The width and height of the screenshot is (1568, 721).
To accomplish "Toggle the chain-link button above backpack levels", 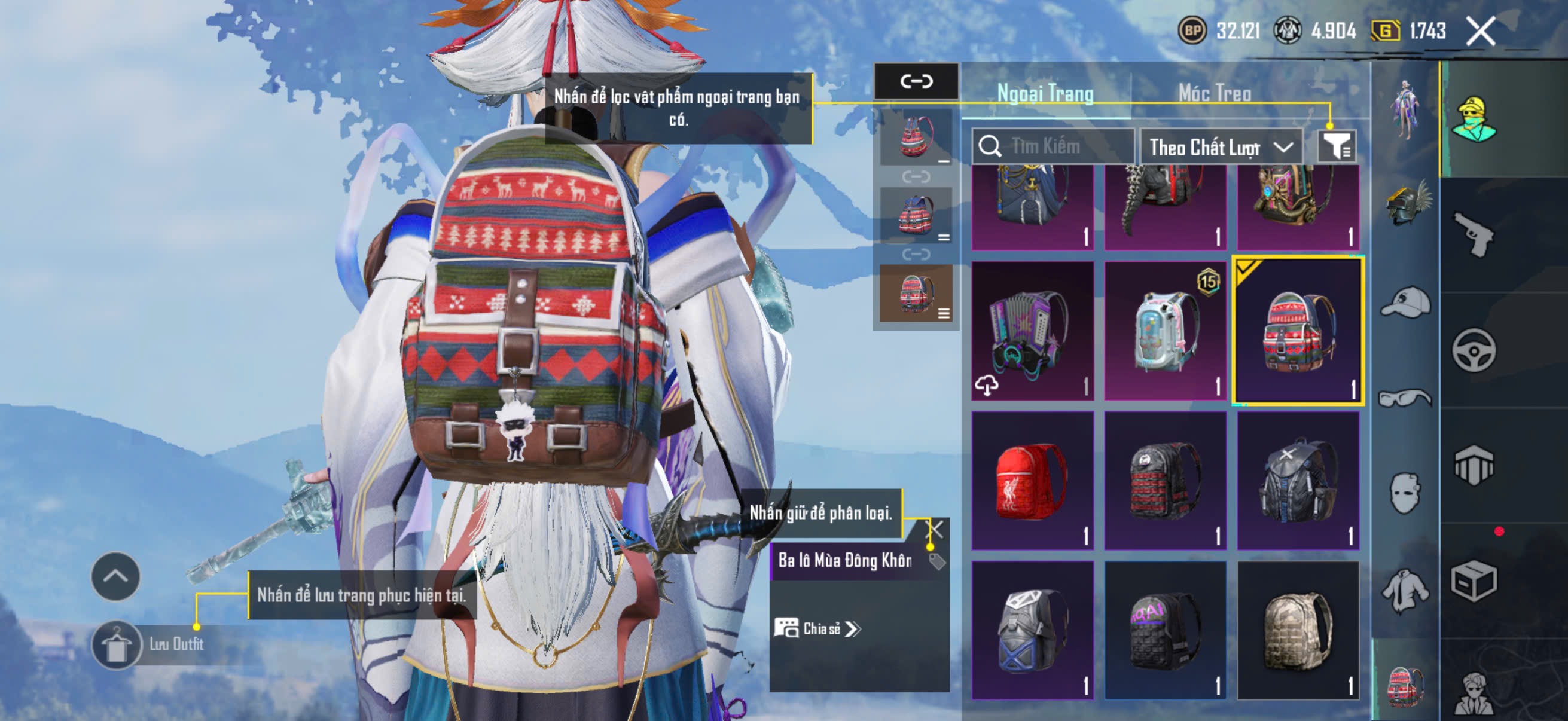I will pos(916,81).
